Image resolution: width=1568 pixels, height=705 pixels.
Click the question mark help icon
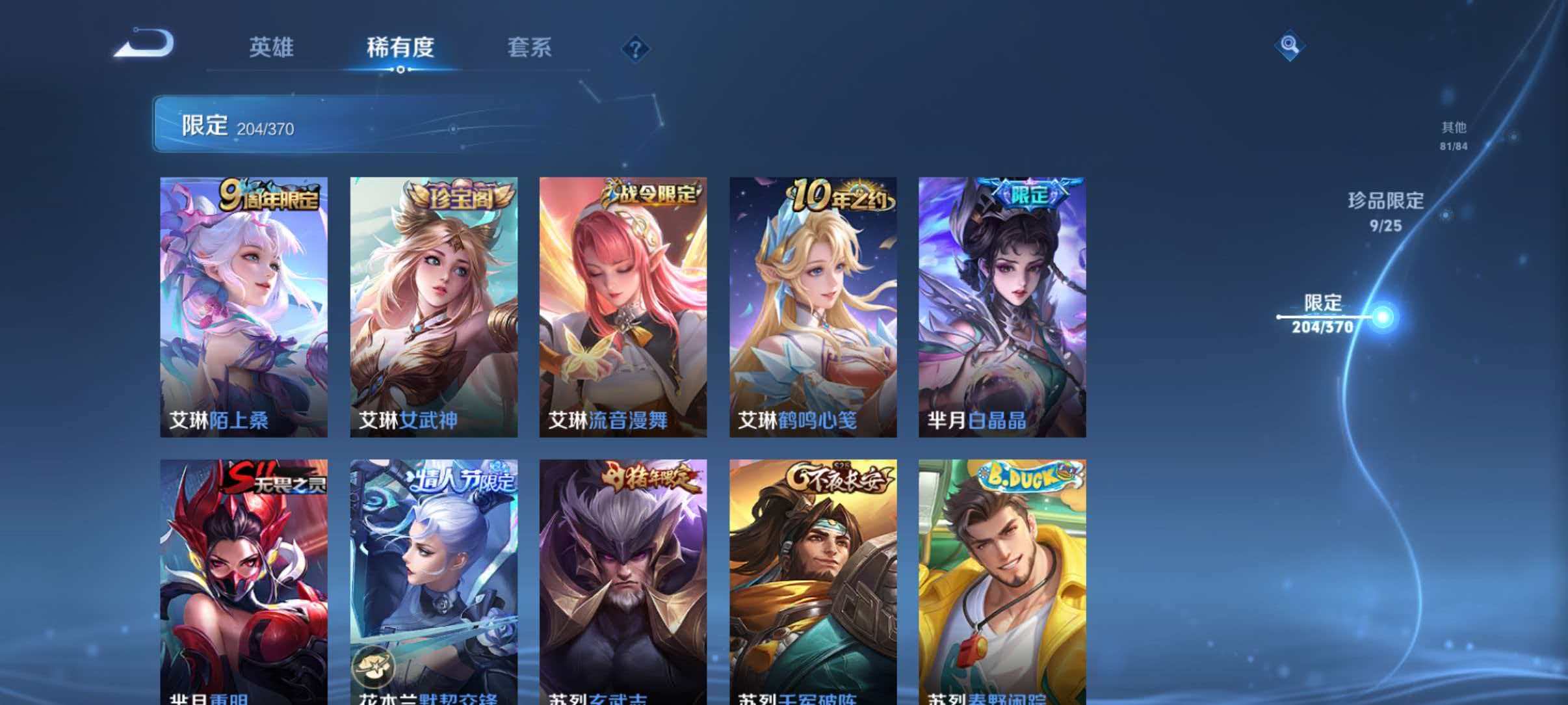pos(637,47)
